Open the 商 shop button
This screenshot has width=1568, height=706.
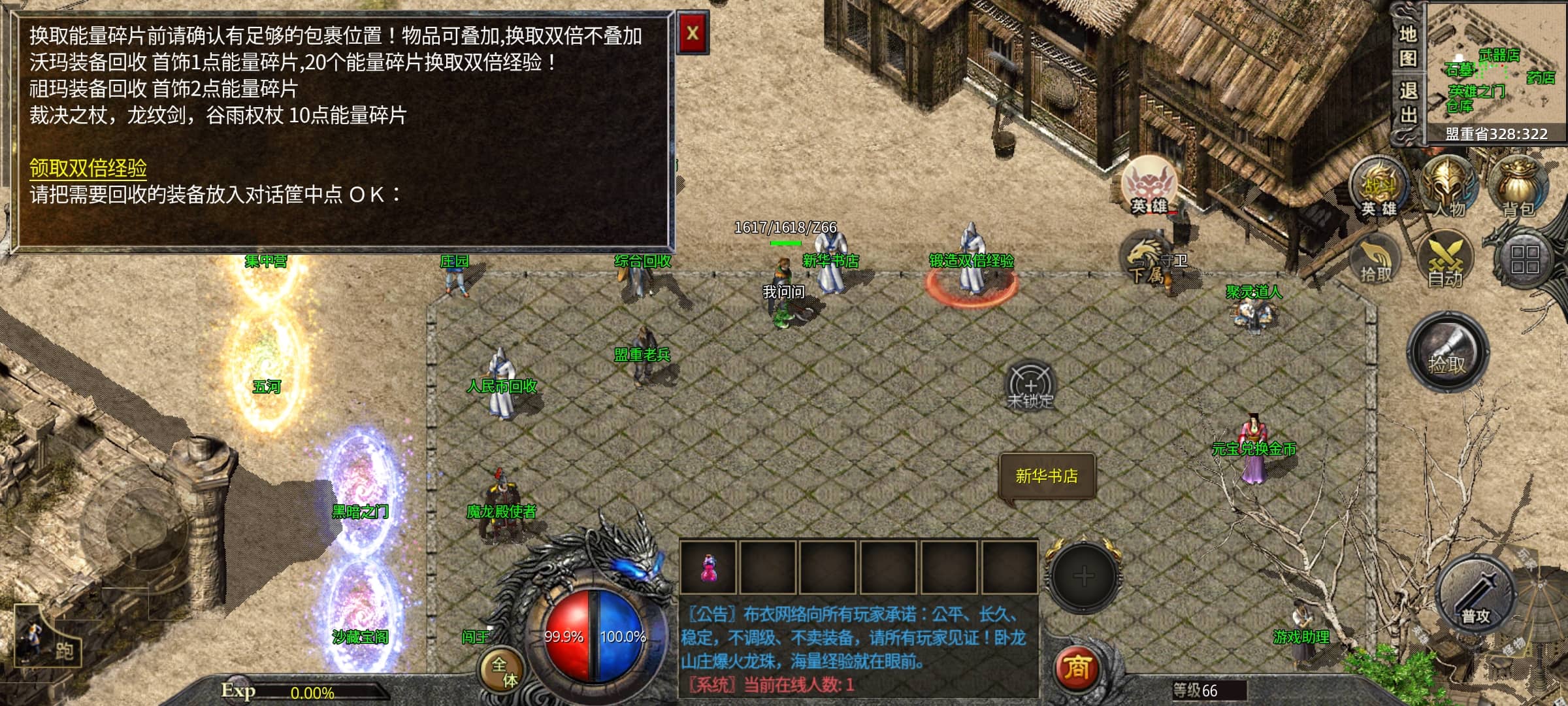tap(1077, 668)
